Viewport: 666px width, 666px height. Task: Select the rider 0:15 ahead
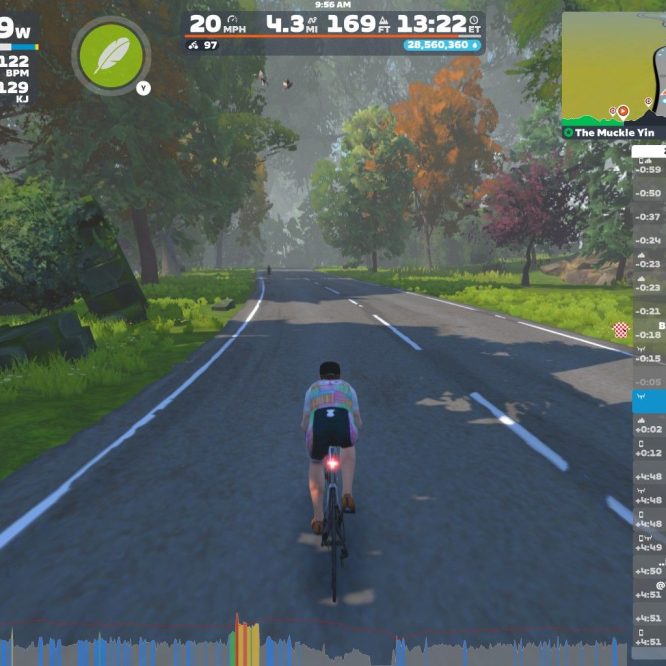649,357
